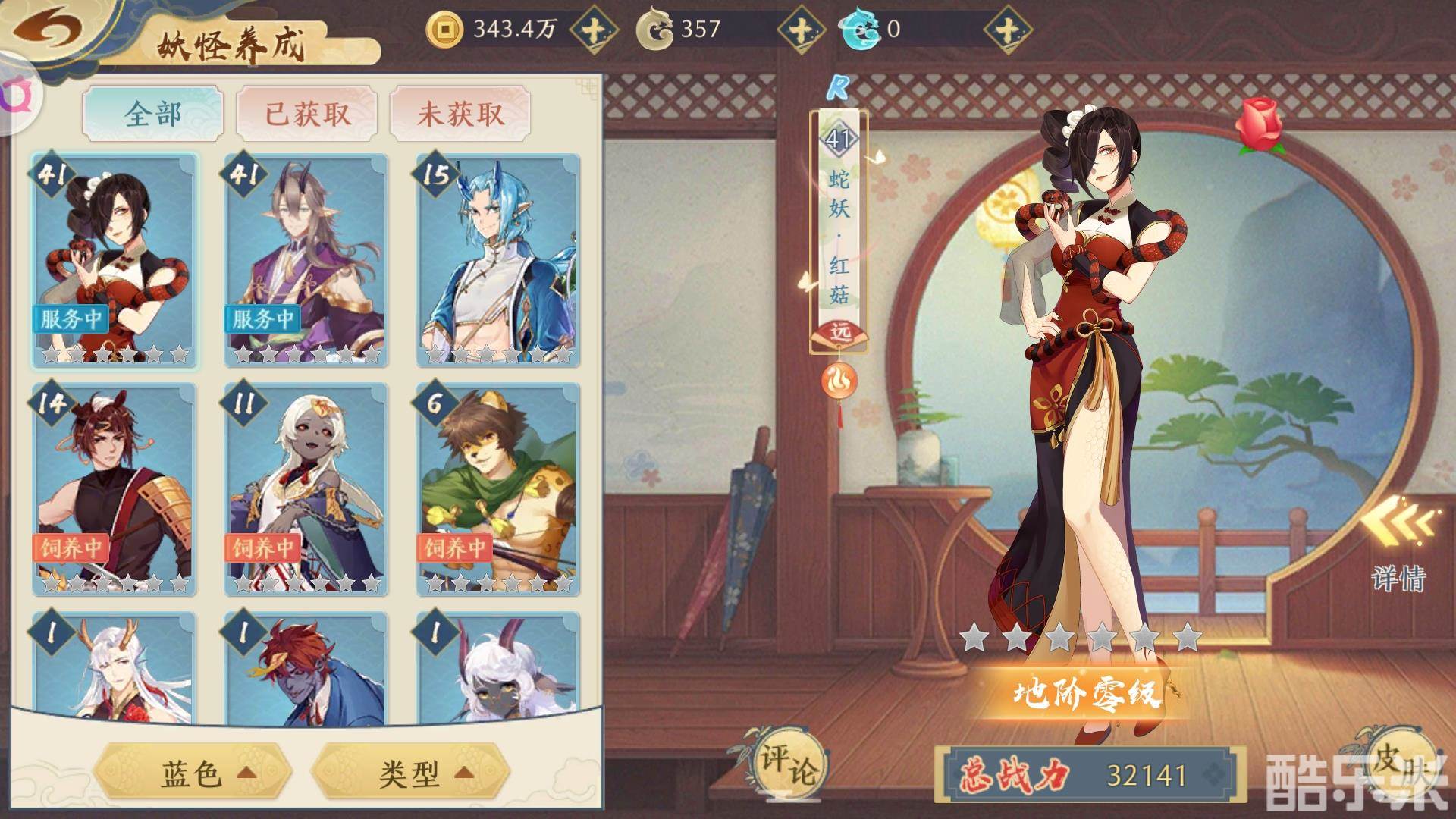Click the red rose gift icon
Screen dimensions: 1456x819
coord(1259,125)
